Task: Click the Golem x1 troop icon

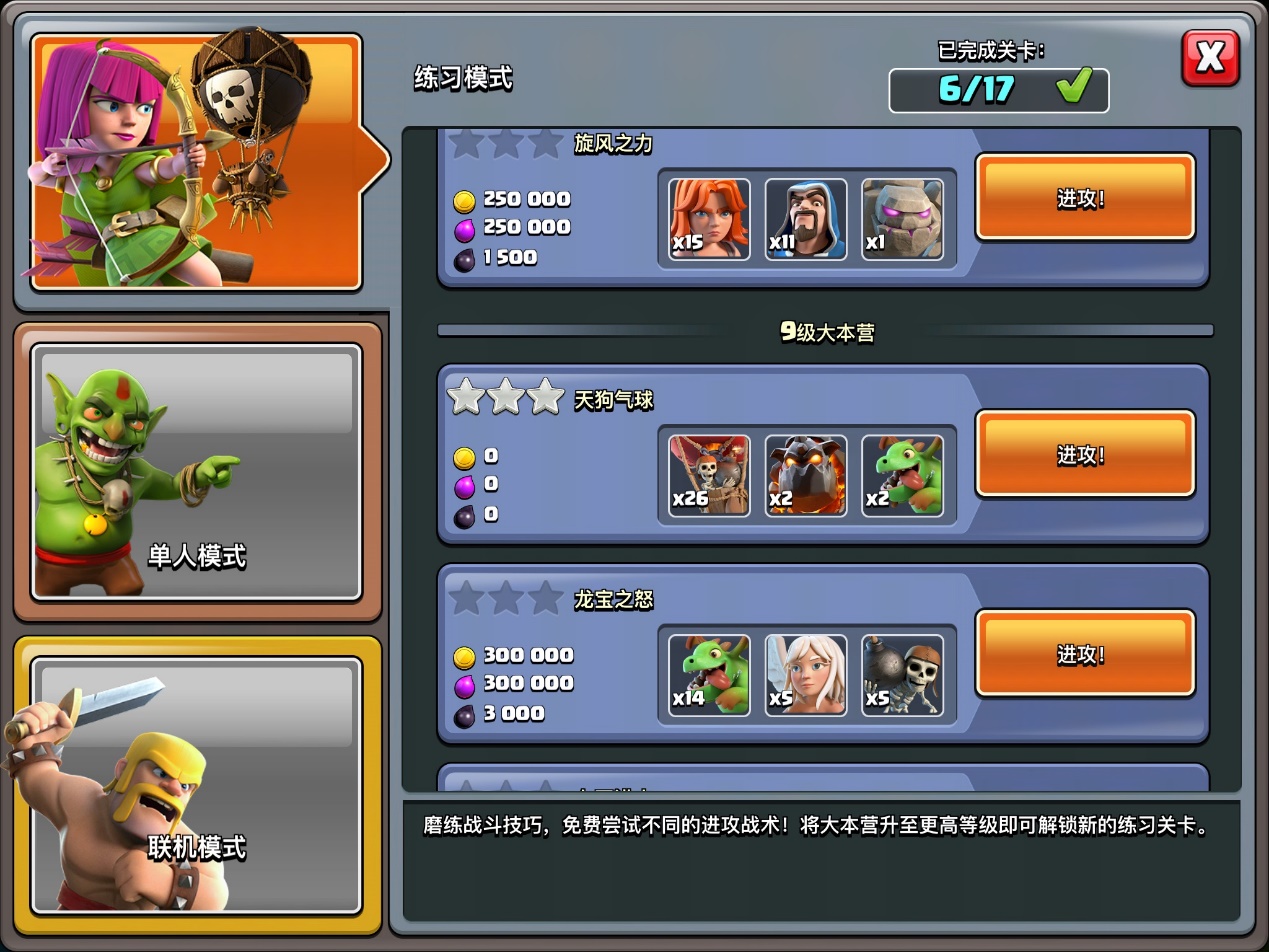Action: point(902,219)
